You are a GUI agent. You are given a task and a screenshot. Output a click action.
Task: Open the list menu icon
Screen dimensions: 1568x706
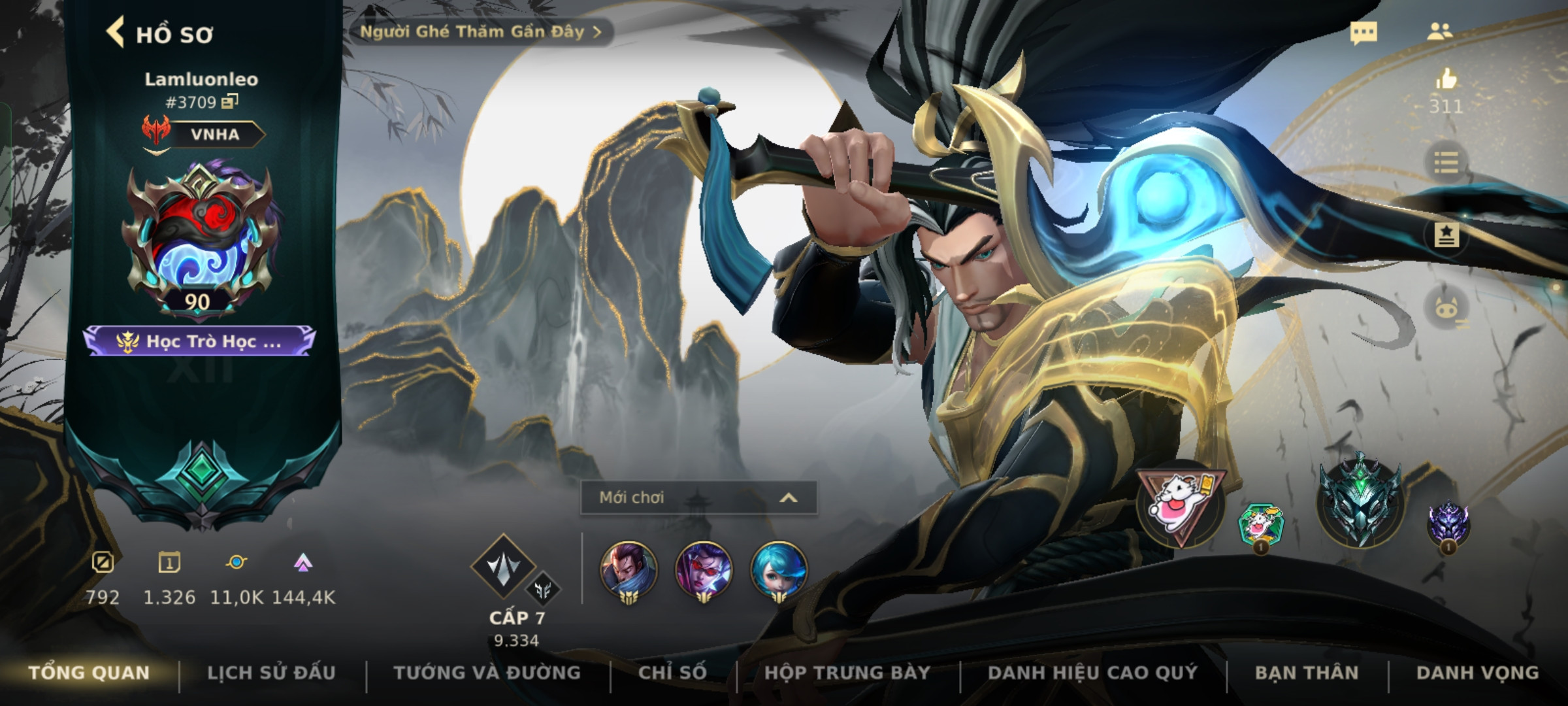[1446, 162]
